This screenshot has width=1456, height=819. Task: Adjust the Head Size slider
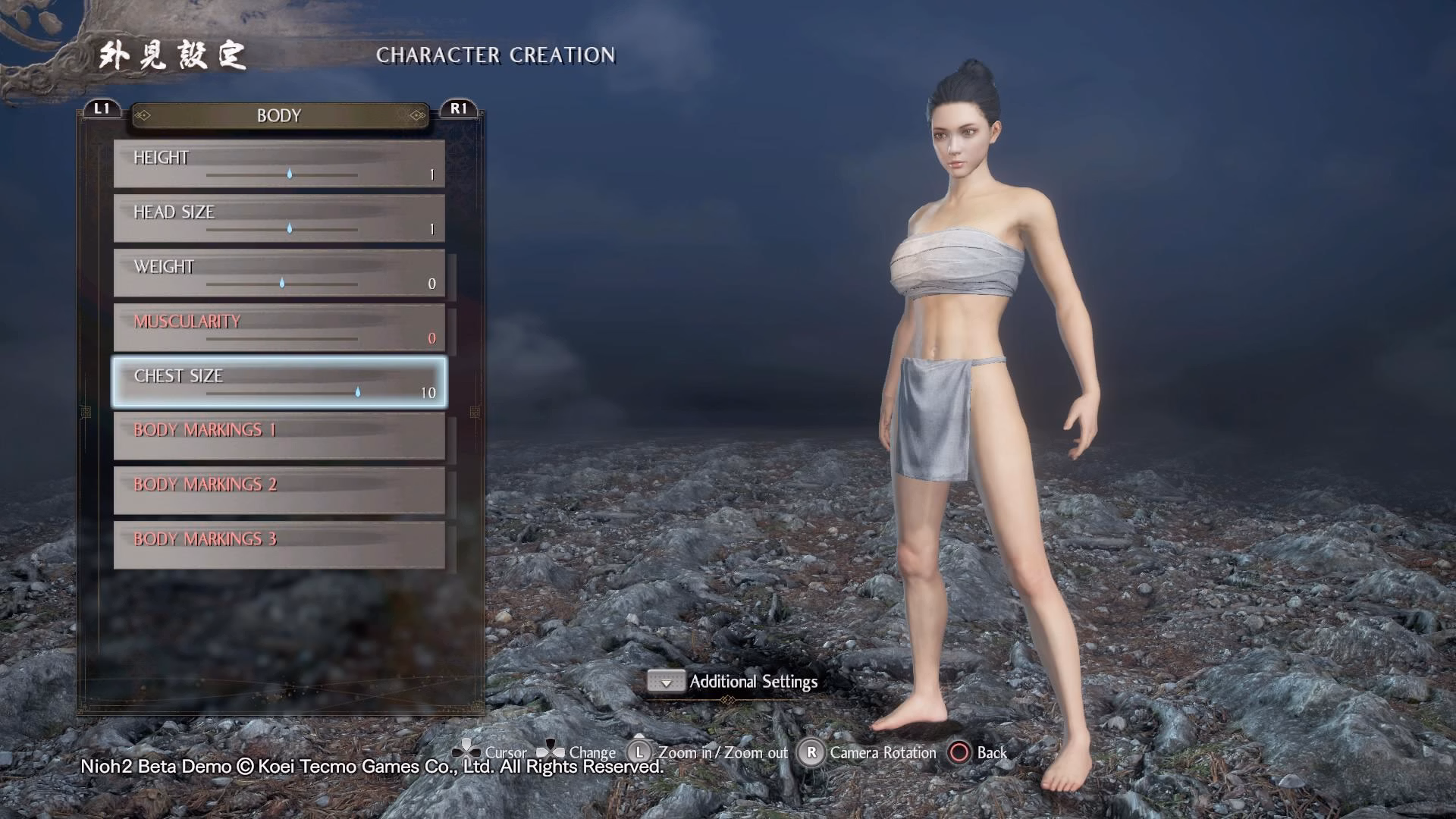(x=289, y=228)
